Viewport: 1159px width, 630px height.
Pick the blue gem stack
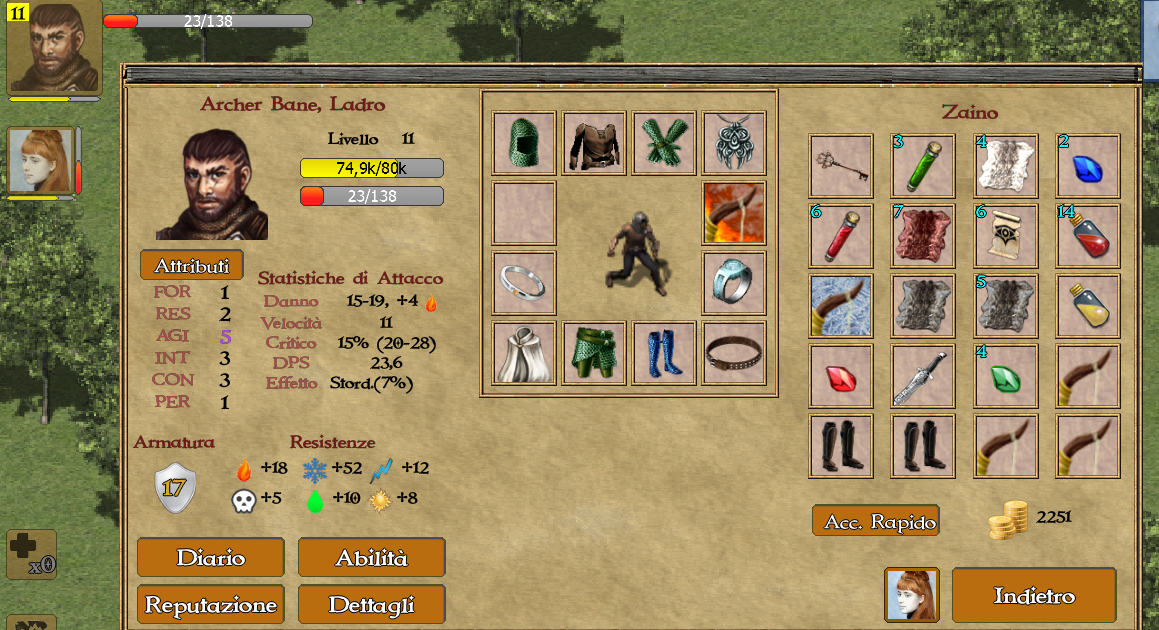tap(1088, 166)
